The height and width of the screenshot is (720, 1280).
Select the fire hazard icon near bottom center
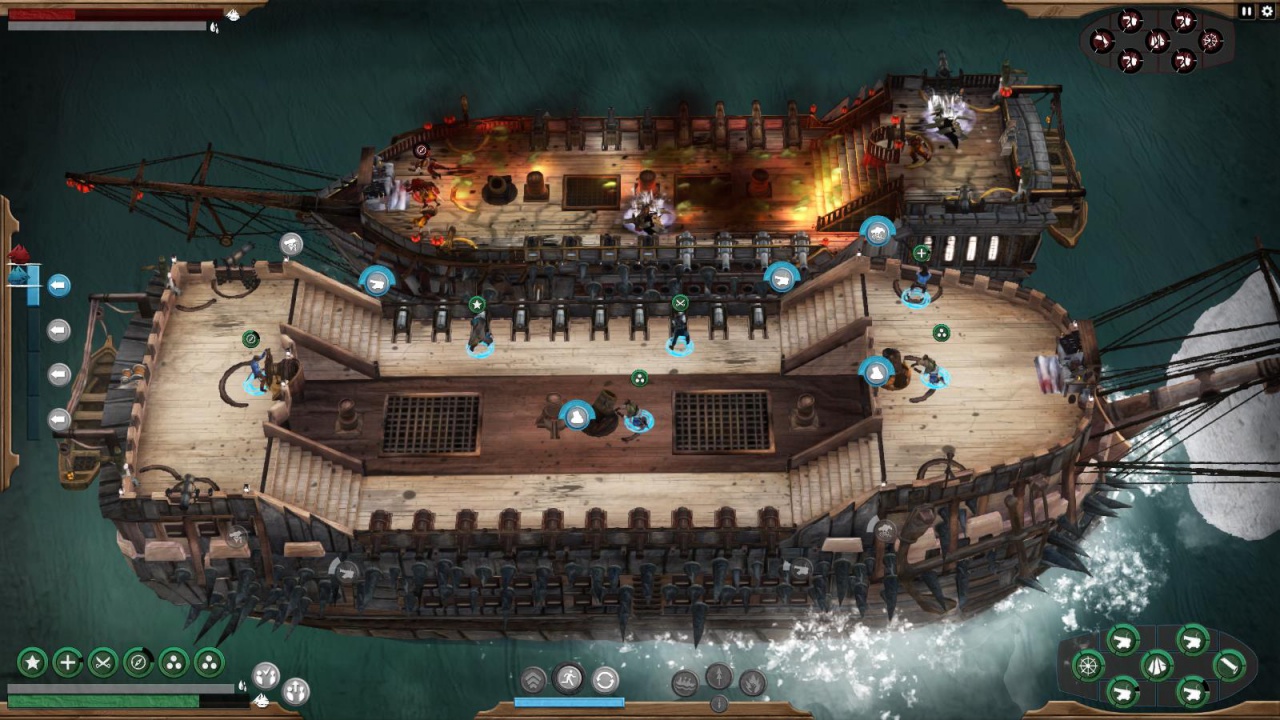coord(752,683)
